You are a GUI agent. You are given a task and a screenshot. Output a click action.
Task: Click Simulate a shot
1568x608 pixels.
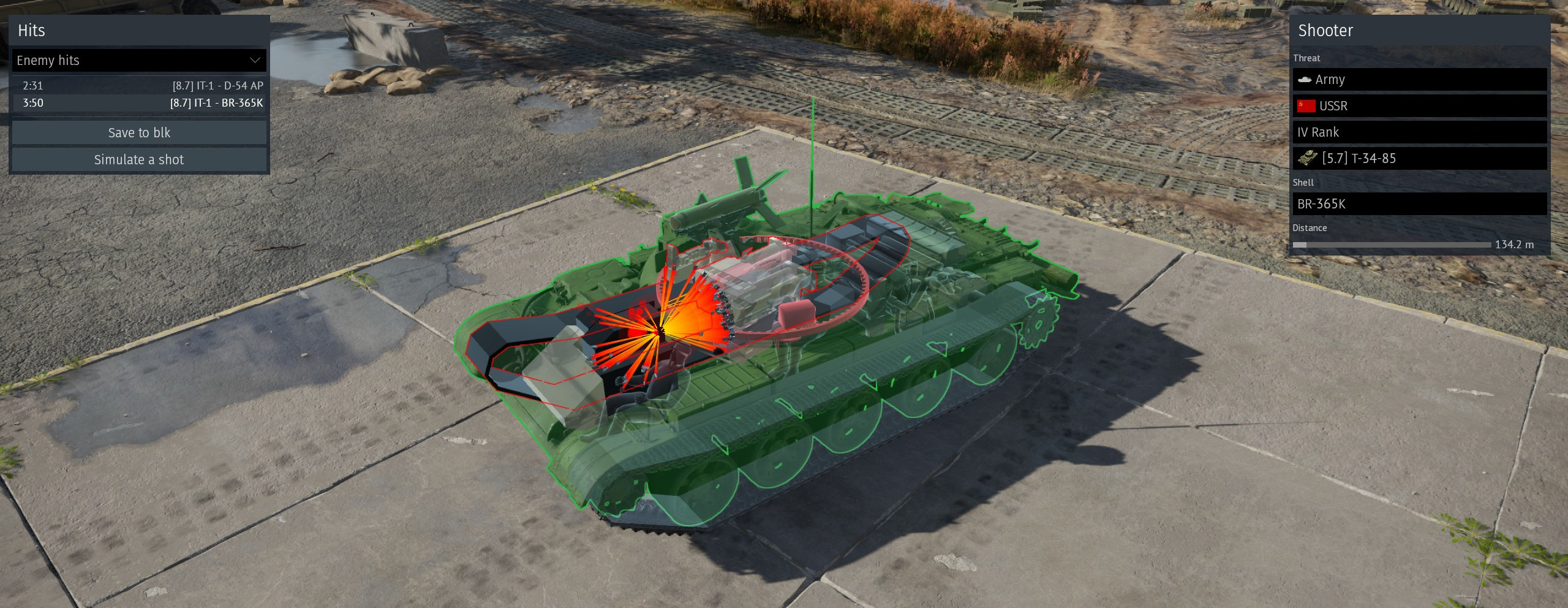(x=138, y=159)
